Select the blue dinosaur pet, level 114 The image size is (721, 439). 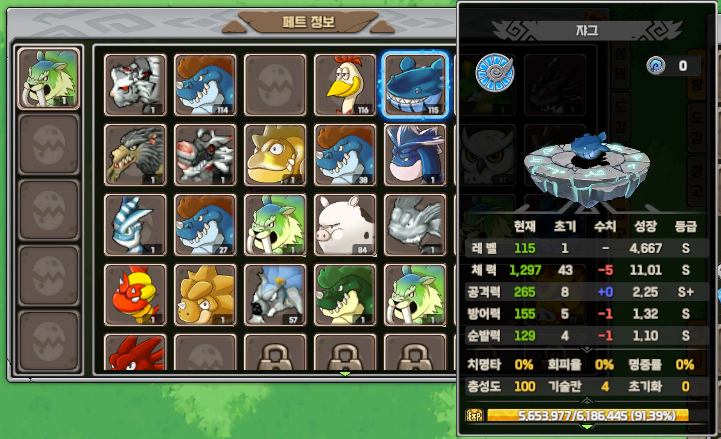pyautogui.click(x=205, y=84)
